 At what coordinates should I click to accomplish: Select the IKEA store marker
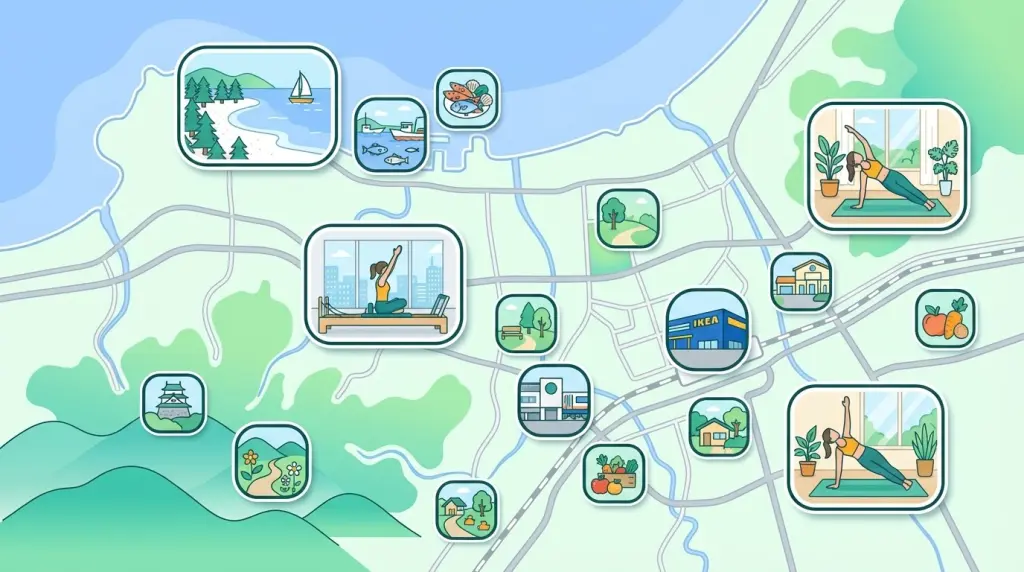(x=707, y=330)
